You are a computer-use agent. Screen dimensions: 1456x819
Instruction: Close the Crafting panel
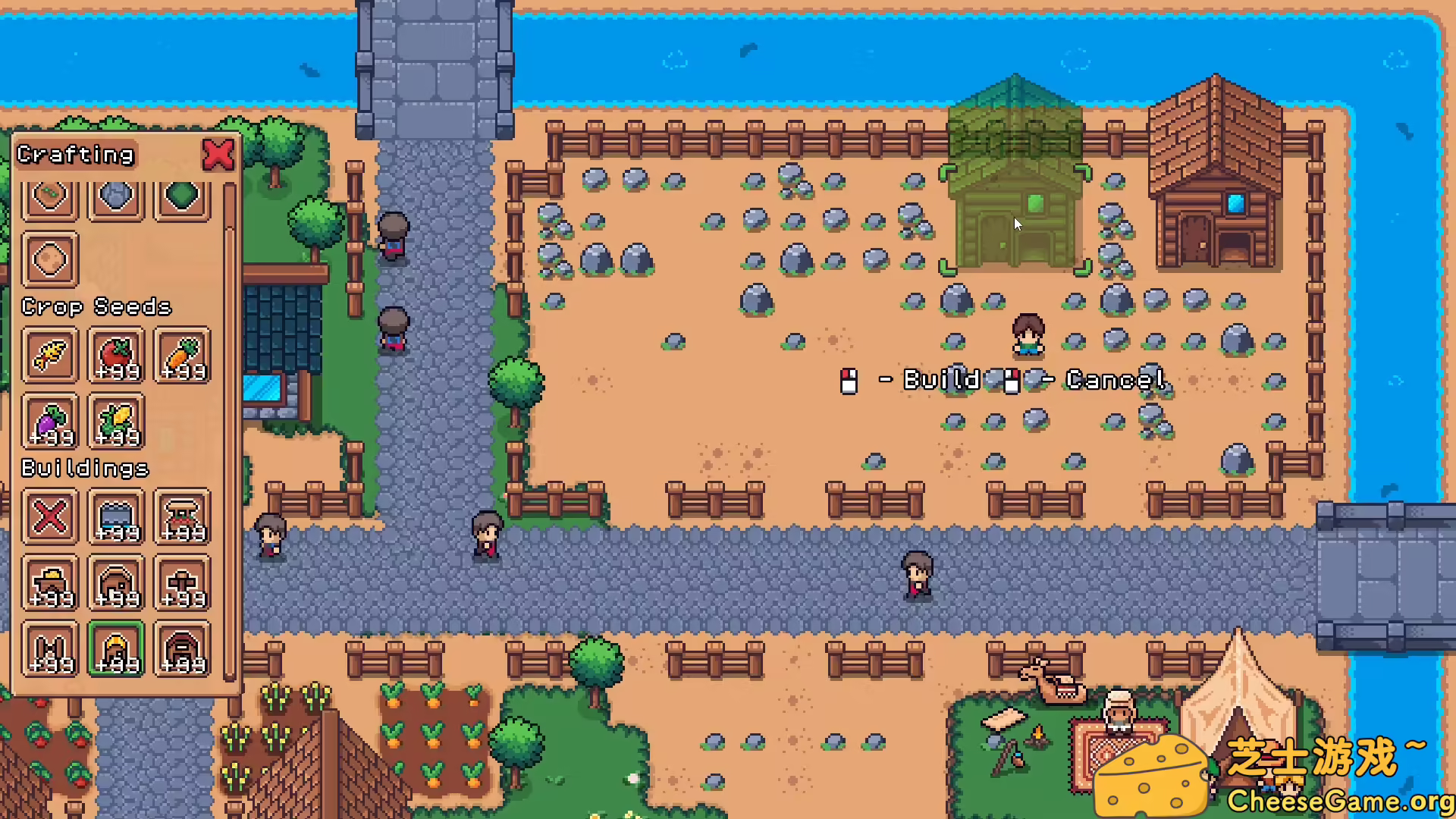218,155
